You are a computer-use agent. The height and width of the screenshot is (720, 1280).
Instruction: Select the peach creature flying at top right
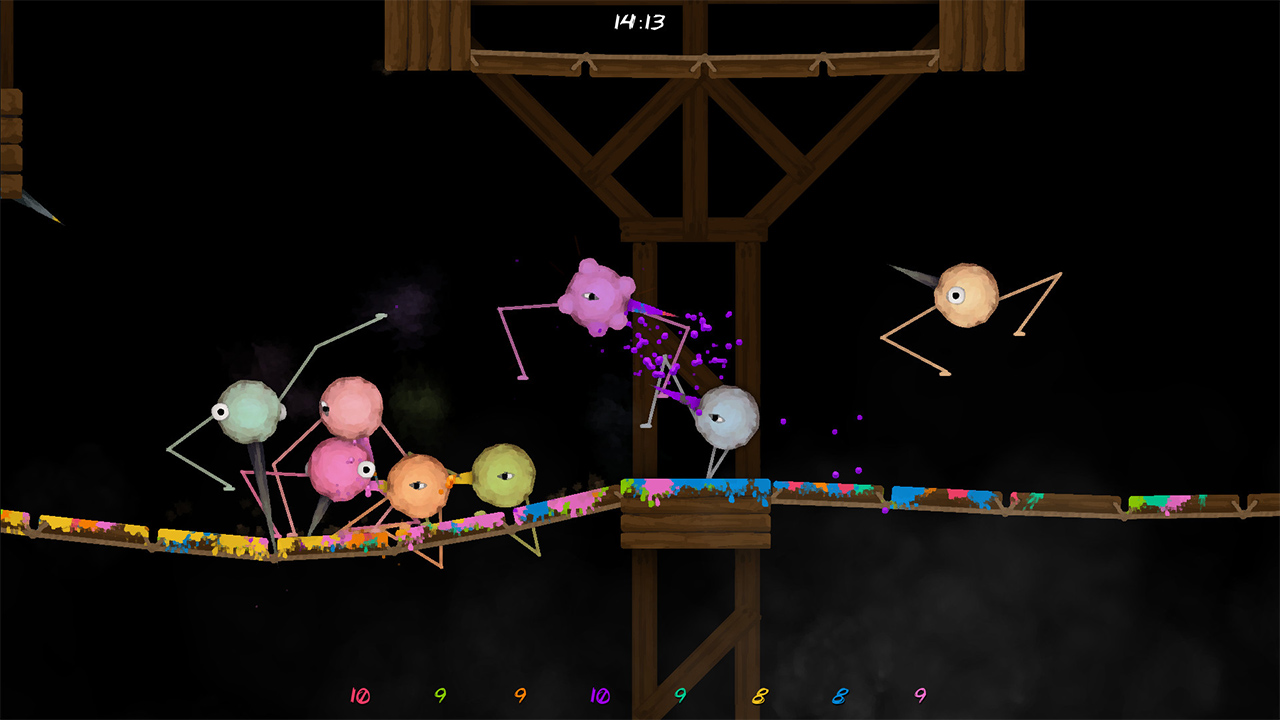tap(965, 295)
